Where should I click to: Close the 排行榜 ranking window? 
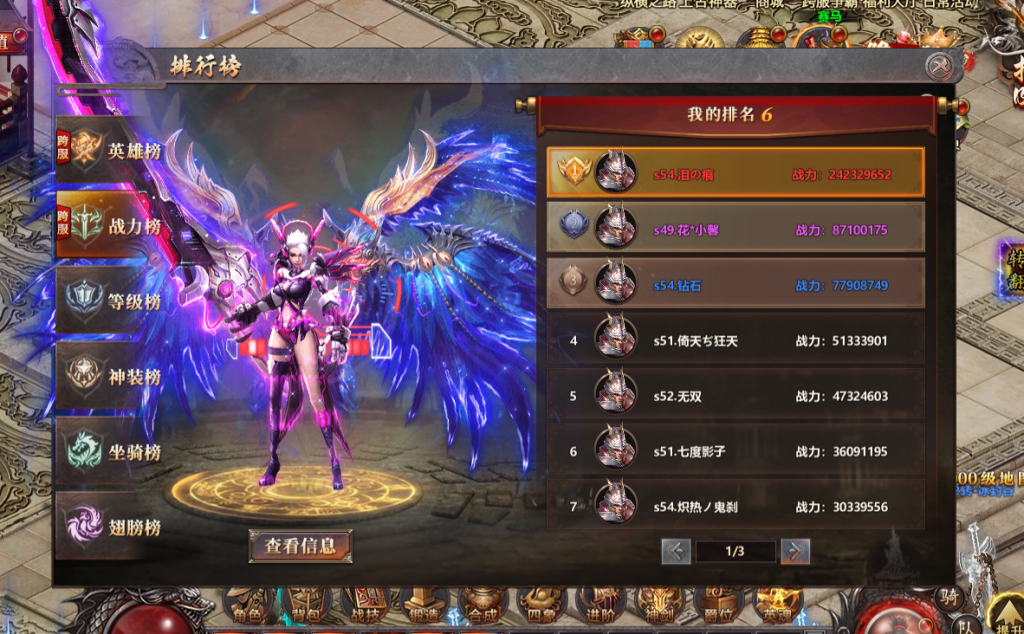[x=937, y=67]
